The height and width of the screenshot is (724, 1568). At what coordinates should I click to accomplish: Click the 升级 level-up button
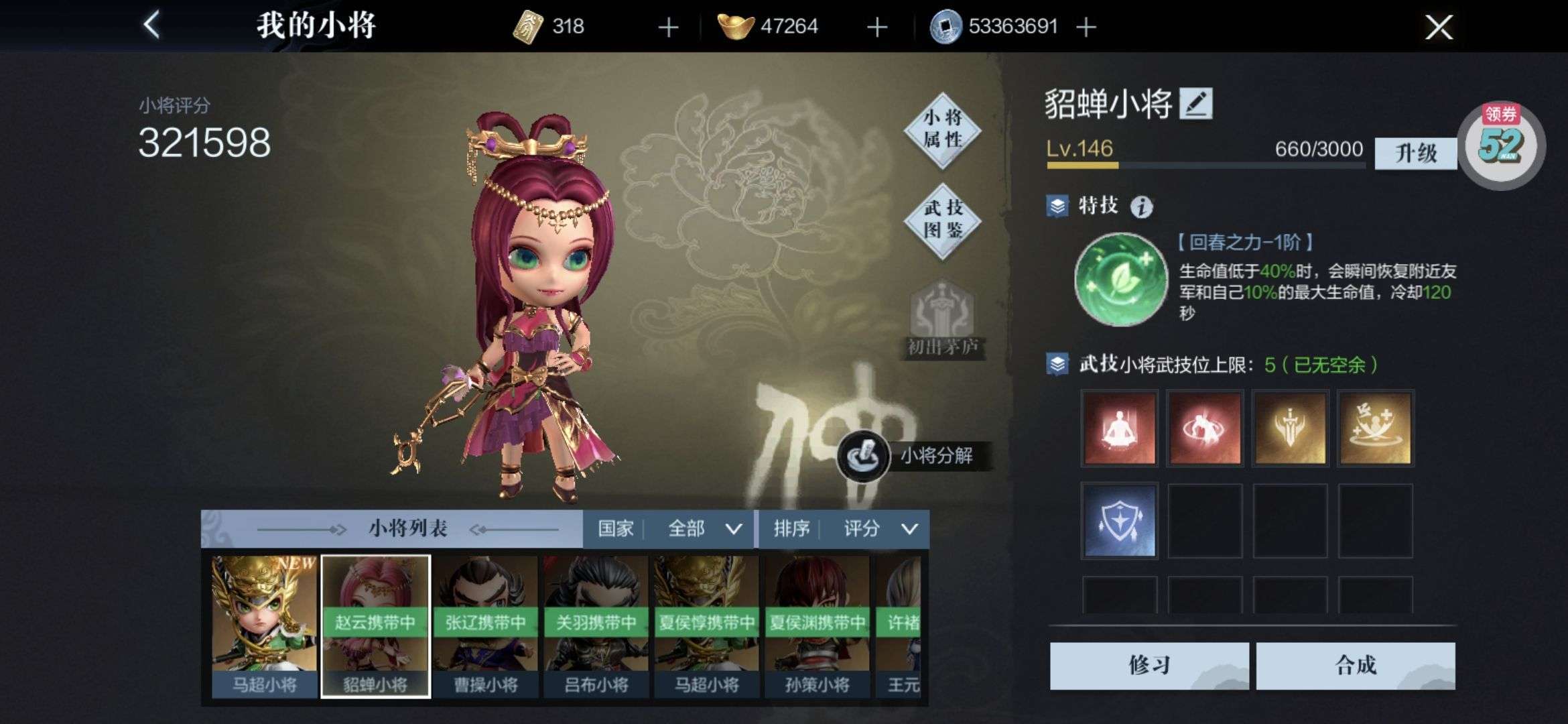pos(1415,154)
